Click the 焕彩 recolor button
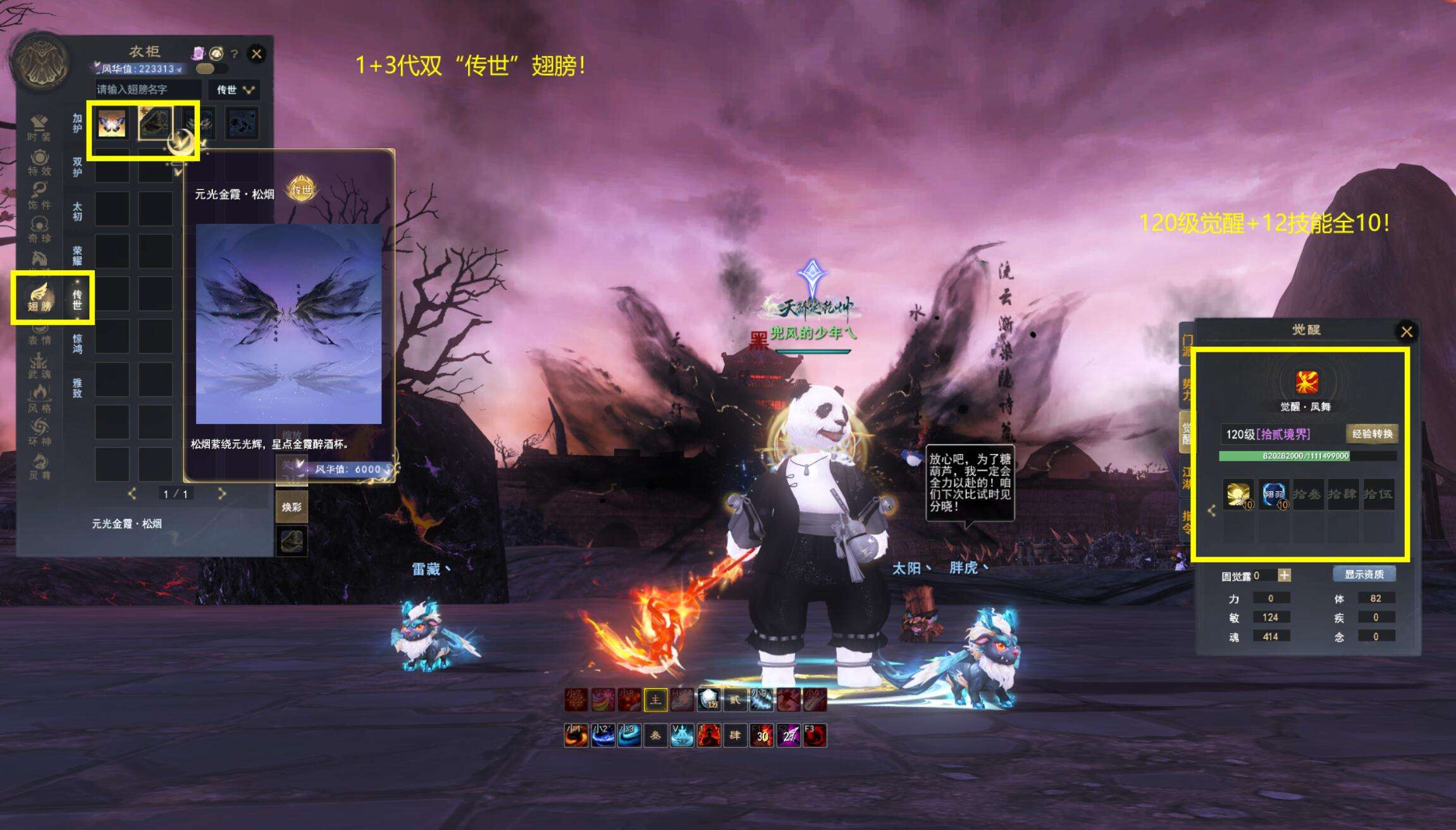The image size is (1456, 830). pyautogui.click(x=292, y=507)
